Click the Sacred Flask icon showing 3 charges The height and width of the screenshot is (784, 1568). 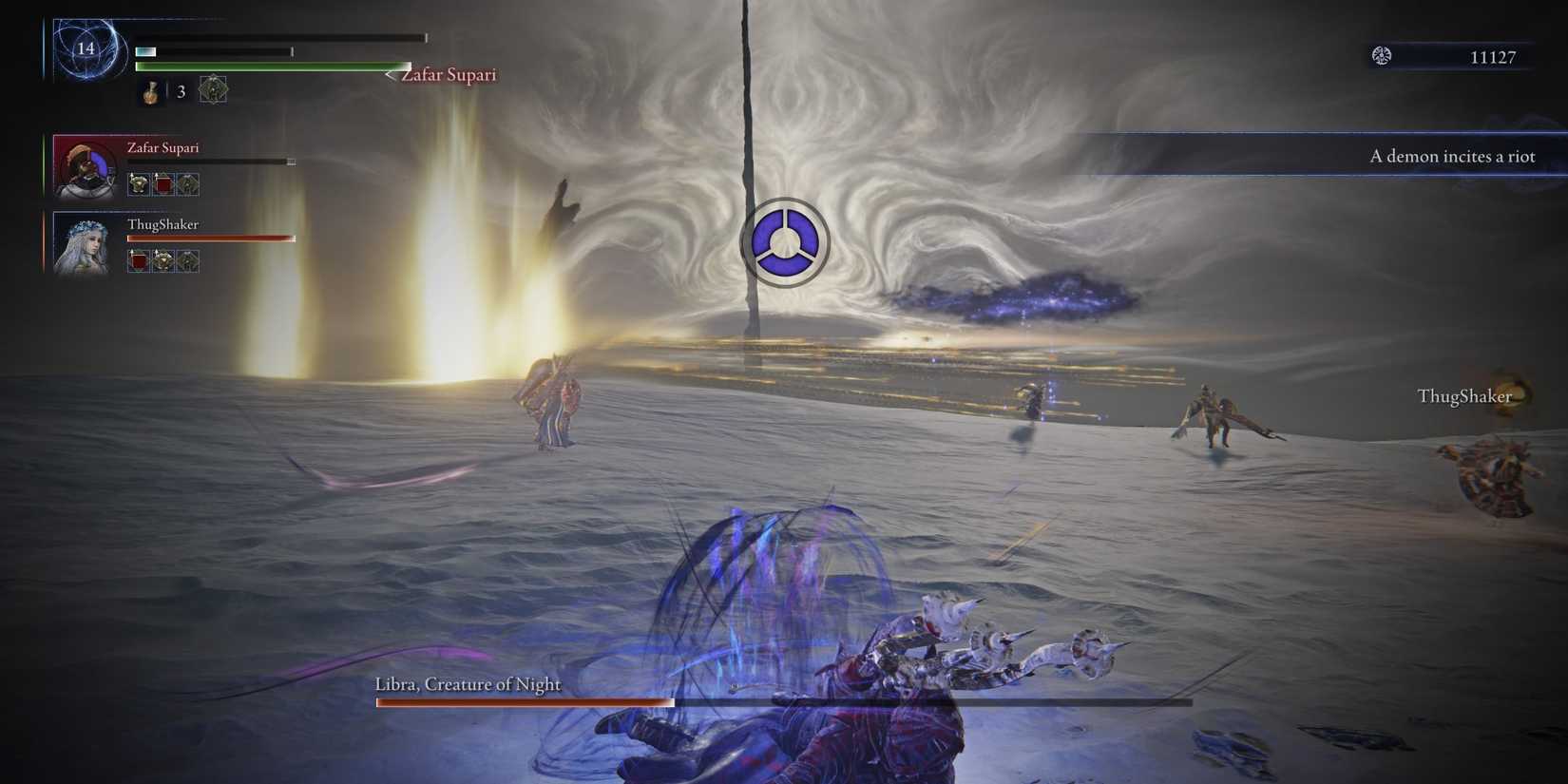click(x=149, y=90)
